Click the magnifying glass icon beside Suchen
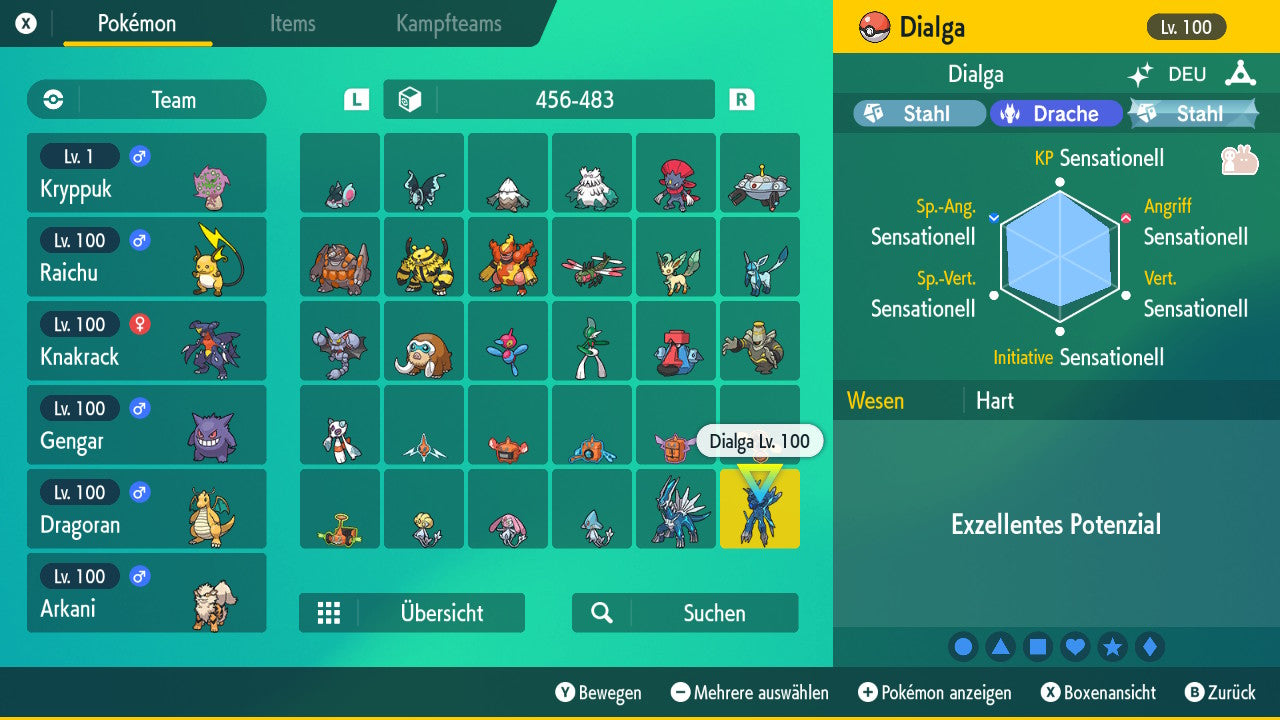This screenshot has width=1280, height=720. pos(600,613)
